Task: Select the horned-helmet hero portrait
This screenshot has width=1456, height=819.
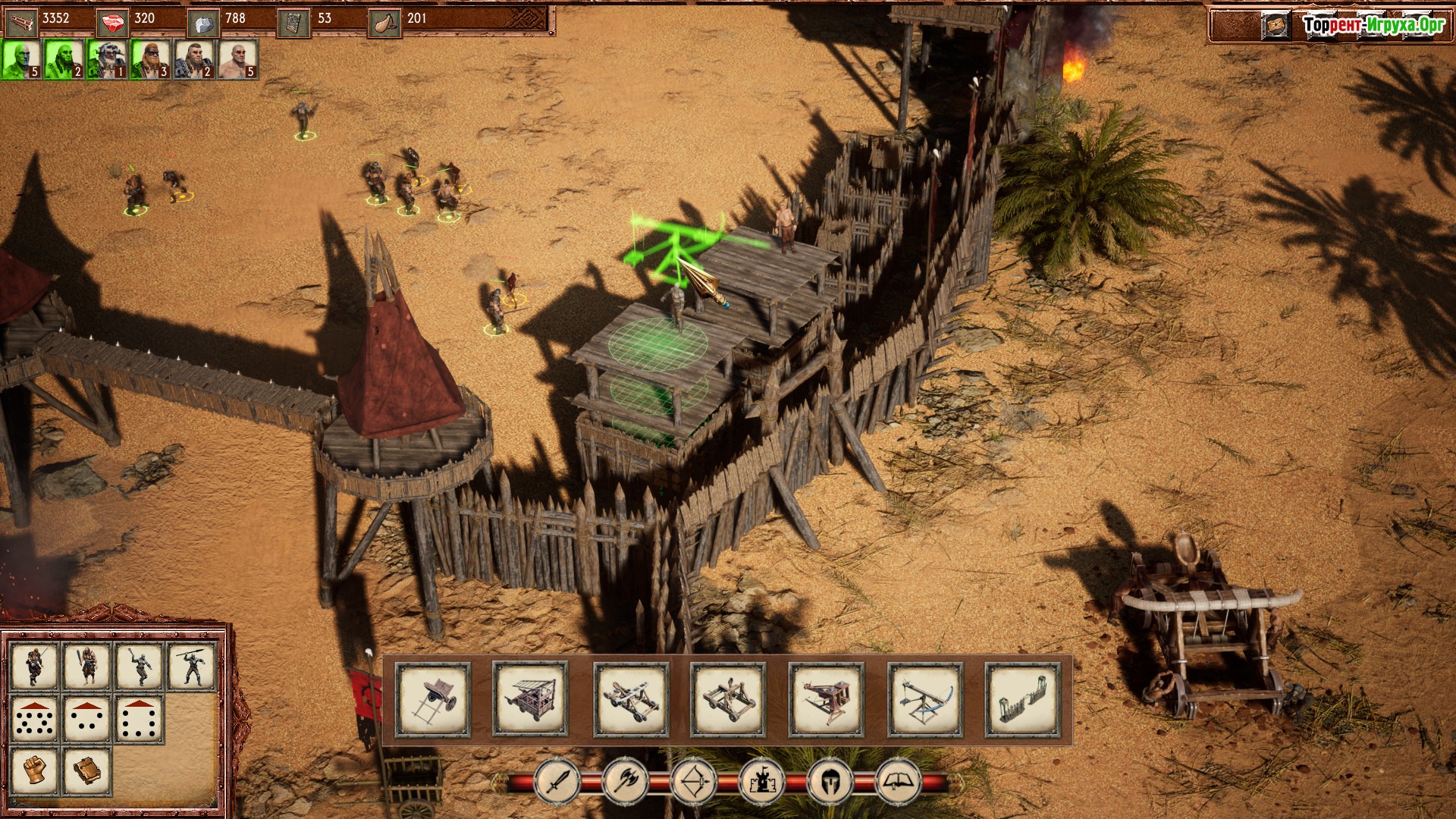Action: (x=108, y=59)
